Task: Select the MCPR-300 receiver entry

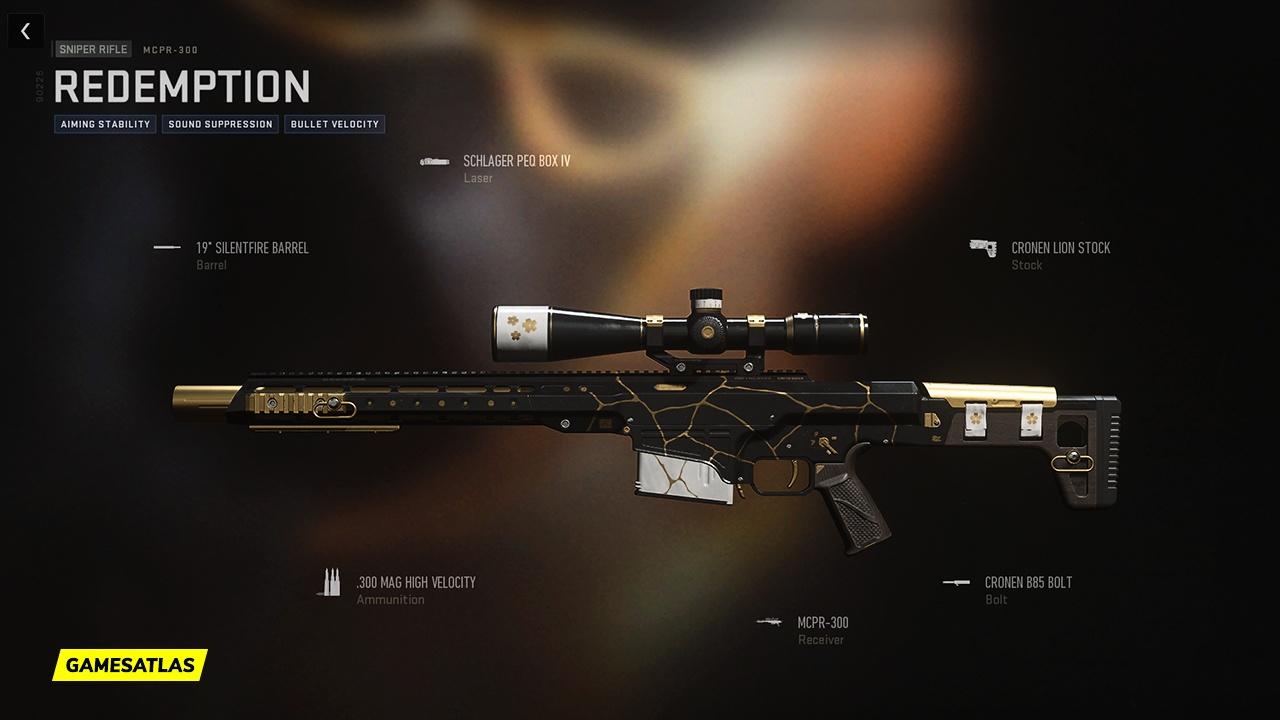Action: point(822,623)
